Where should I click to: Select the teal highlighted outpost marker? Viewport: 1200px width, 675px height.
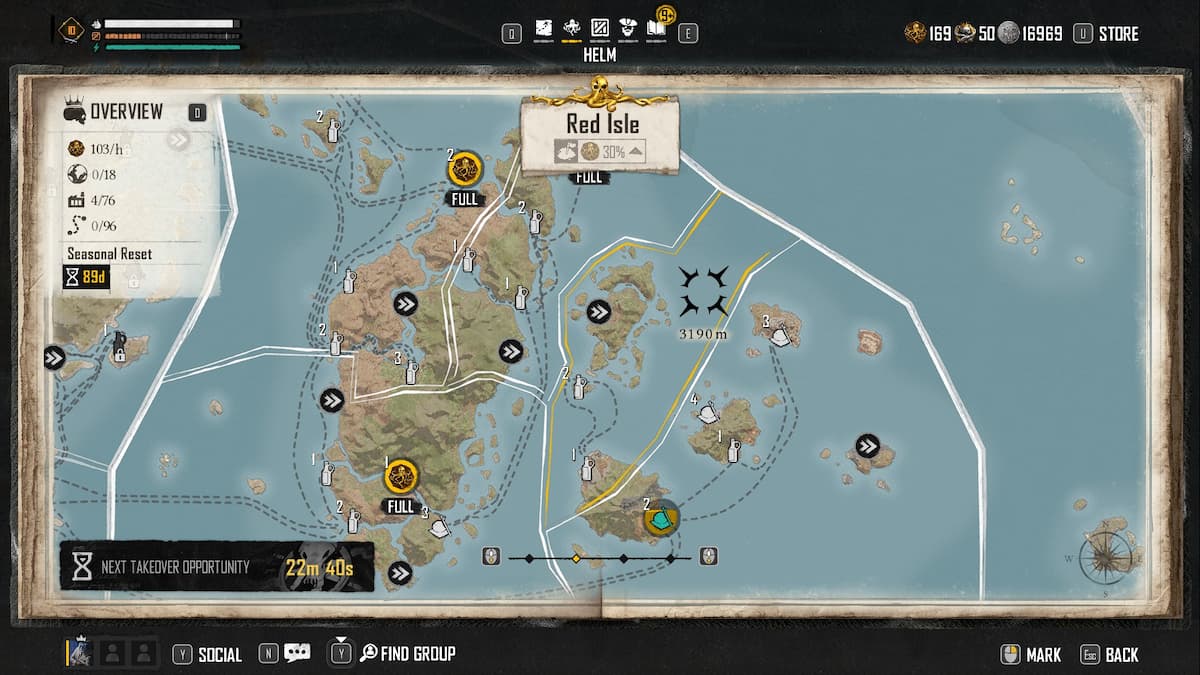661,519
